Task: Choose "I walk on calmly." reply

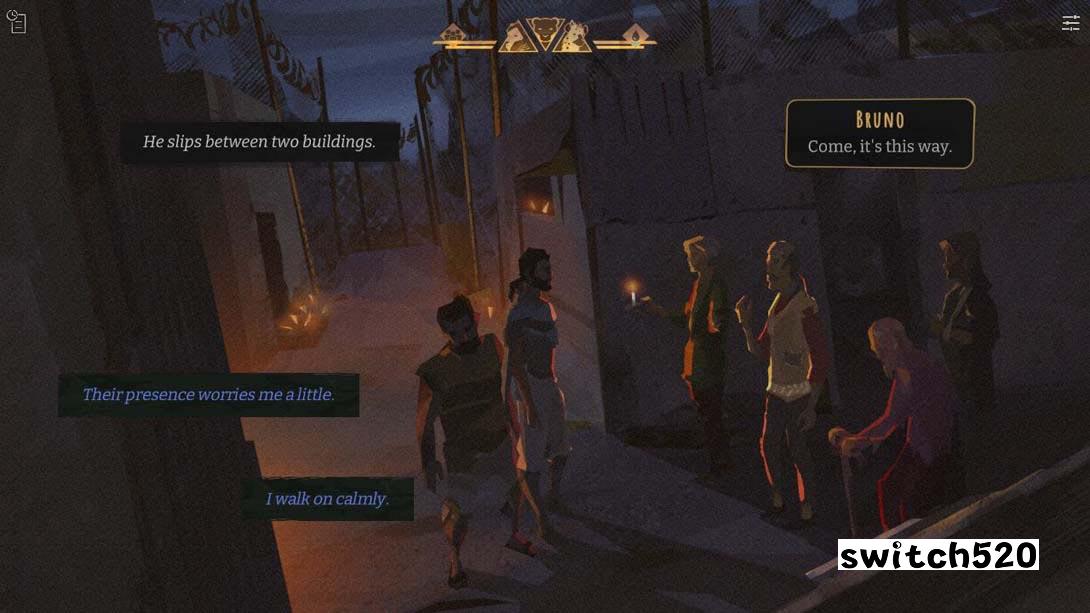Action: [x=327, y=499]
